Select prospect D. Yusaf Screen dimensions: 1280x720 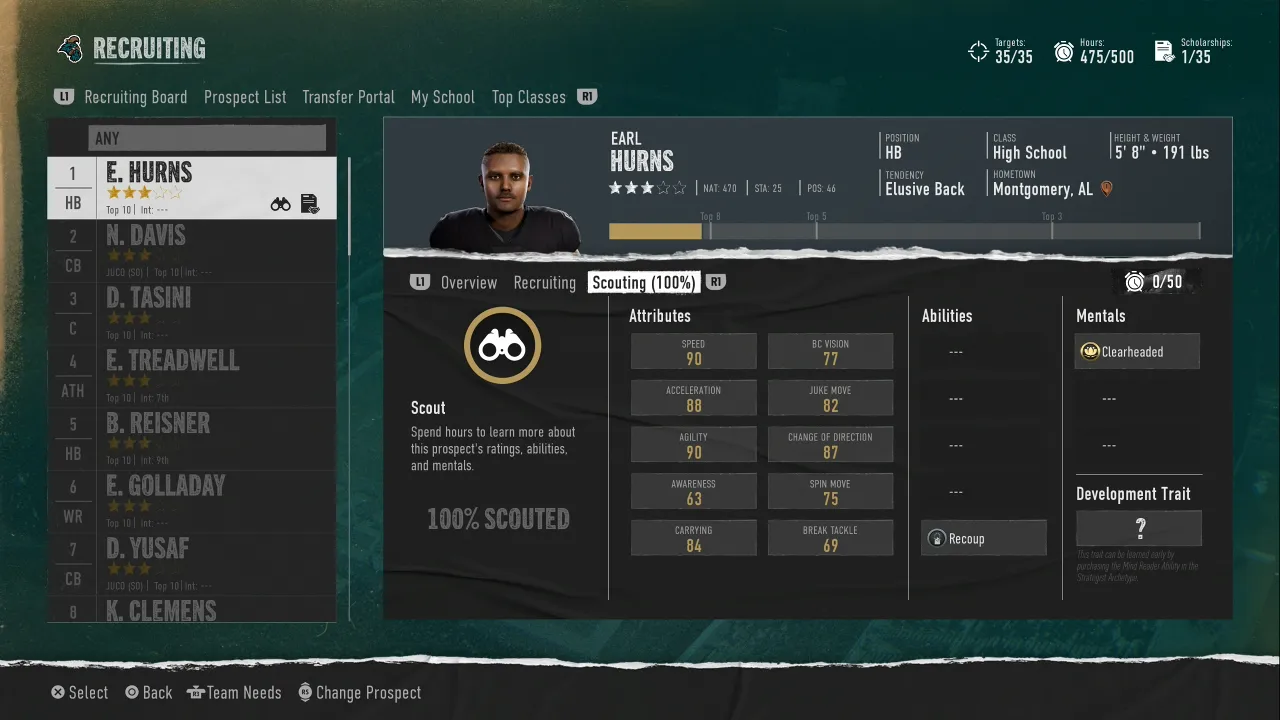click(x=192, y=563)
